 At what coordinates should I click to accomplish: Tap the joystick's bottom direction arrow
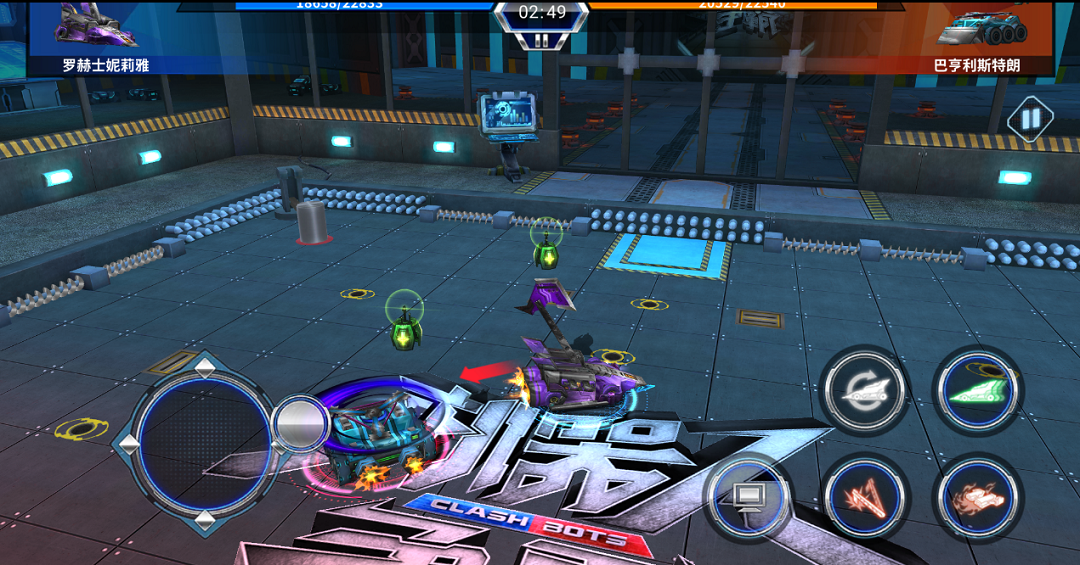tap(204, 519)
